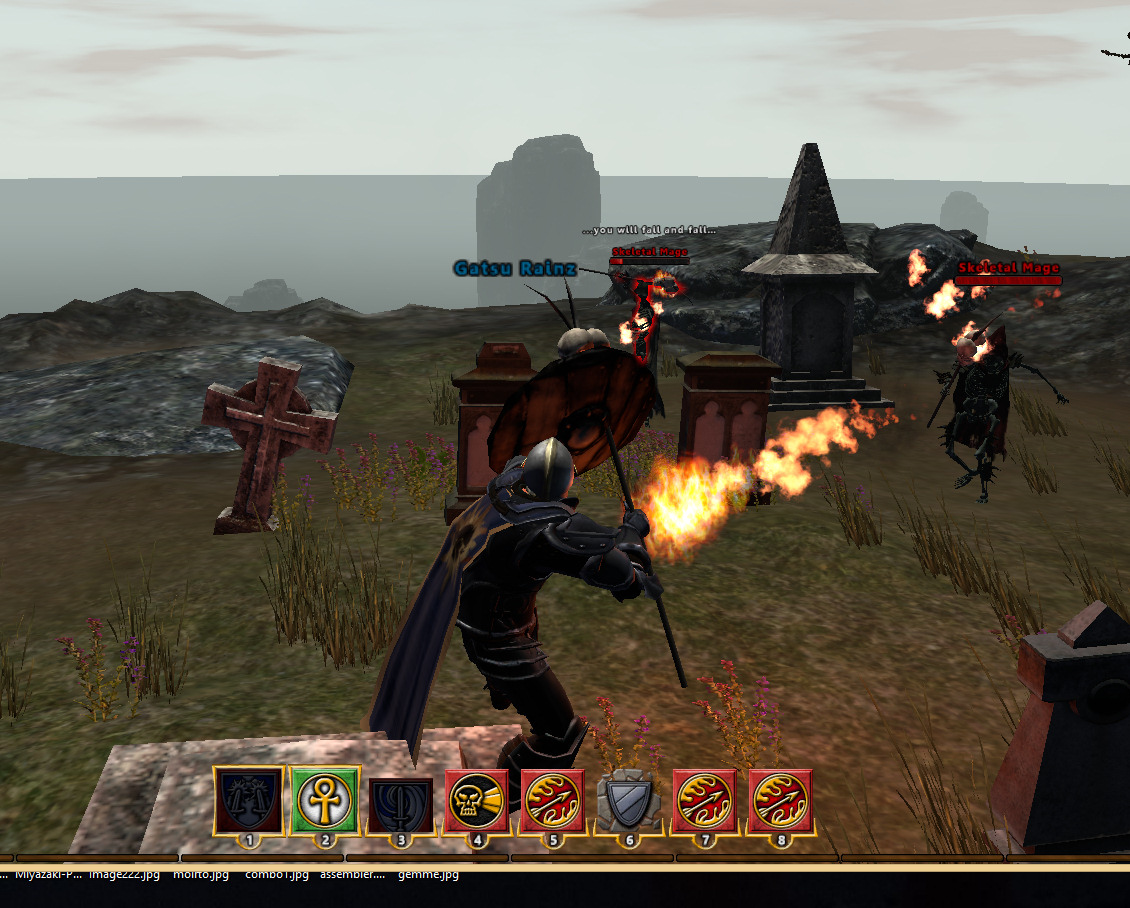
Task: Cast the yellow skull skill
Action: tap(477, 801)
